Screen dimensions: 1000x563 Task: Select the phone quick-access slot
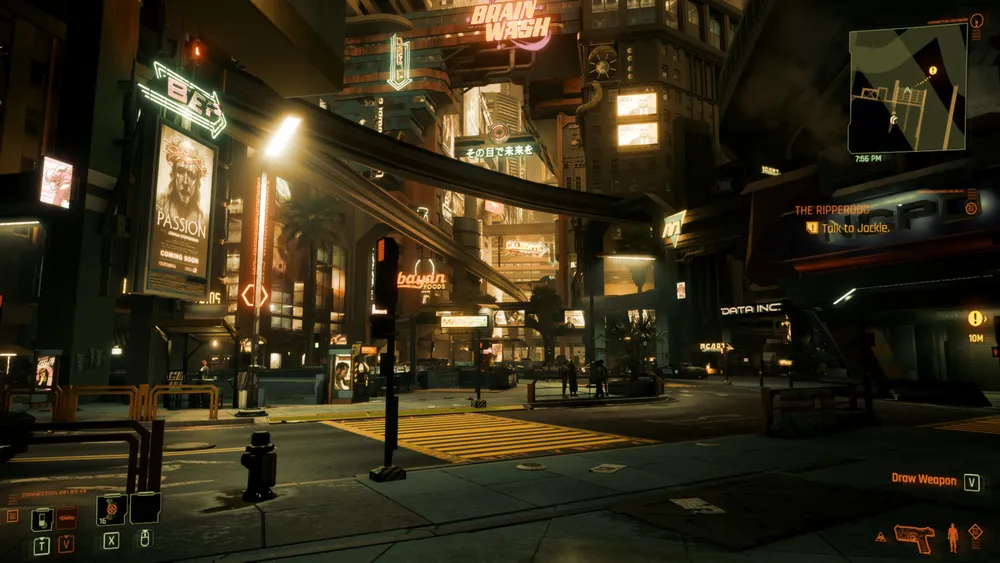(42, 519)
